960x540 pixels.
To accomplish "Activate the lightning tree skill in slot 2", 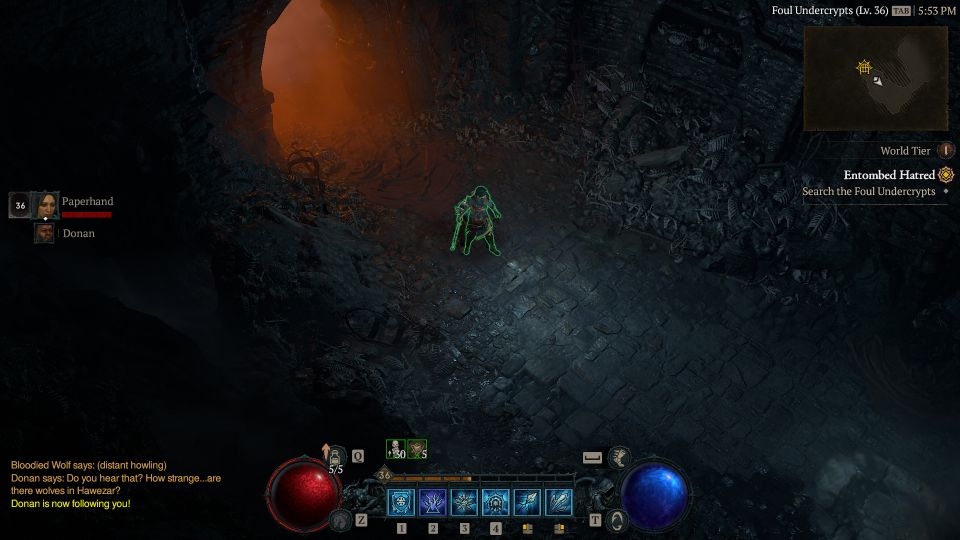I will coord(433,502).
